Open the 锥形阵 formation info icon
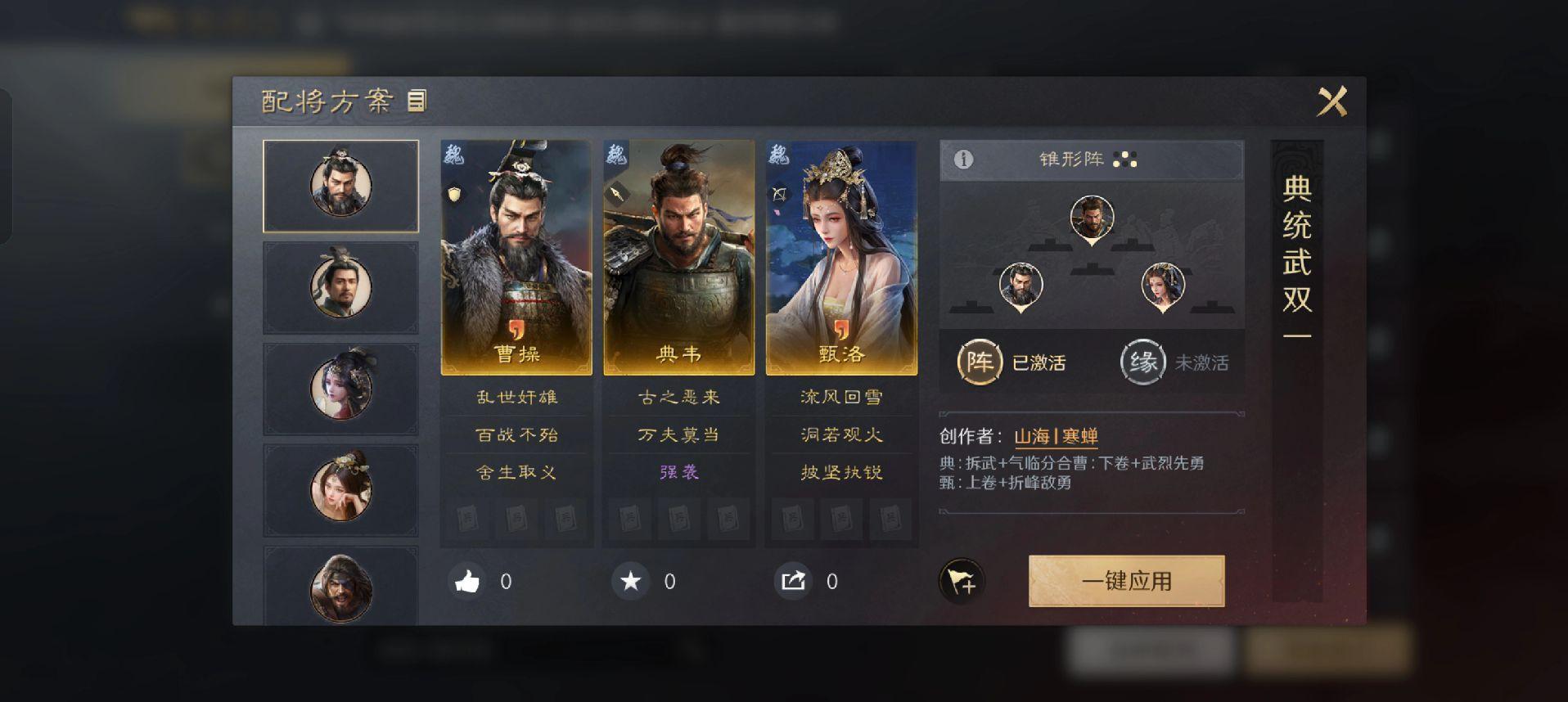Screen dimensions: 1568x702 [x=963, y=160]
